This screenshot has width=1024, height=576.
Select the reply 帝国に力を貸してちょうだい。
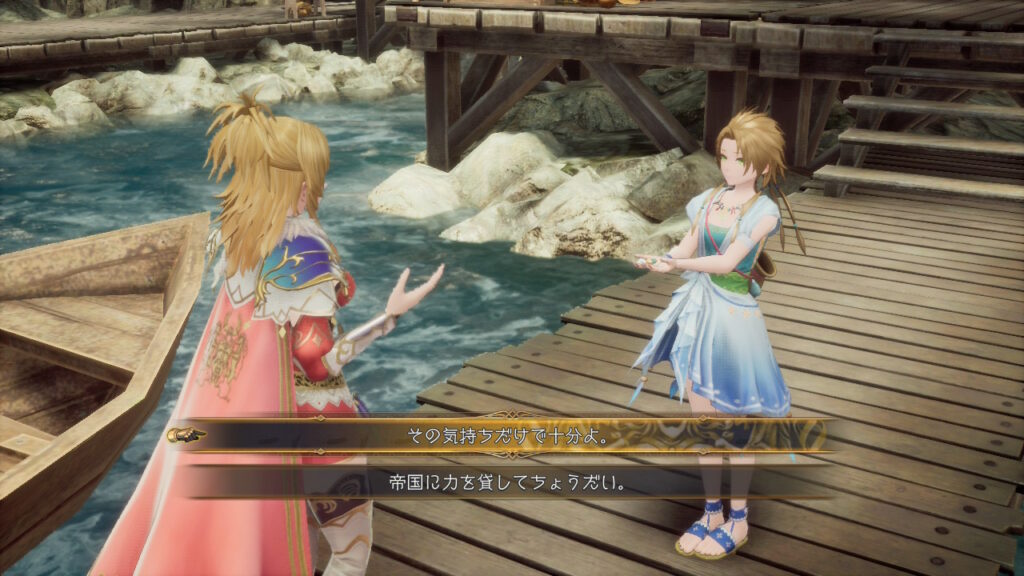click(x=506, y=481)
